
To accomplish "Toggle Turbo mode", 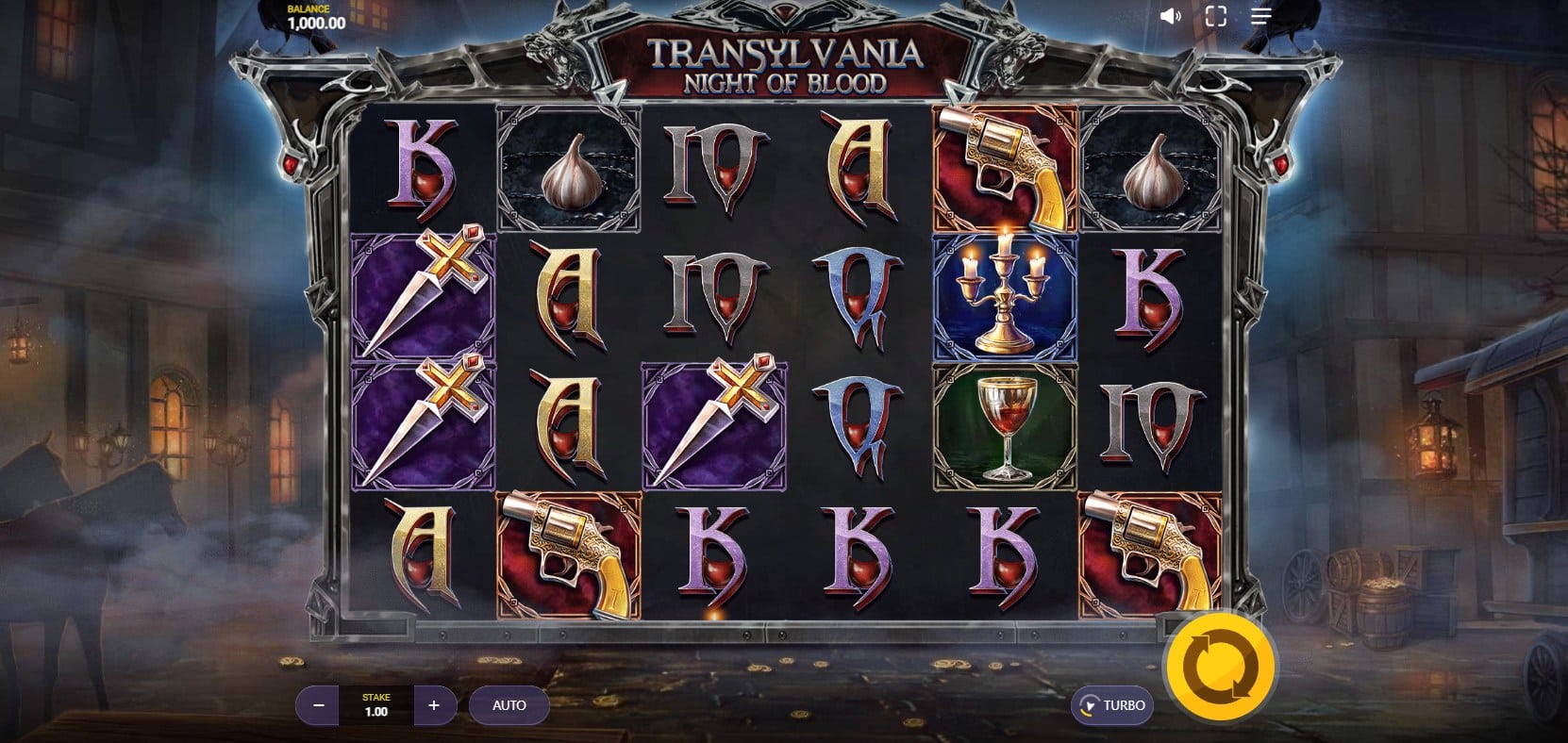I will click(1112, 705).
